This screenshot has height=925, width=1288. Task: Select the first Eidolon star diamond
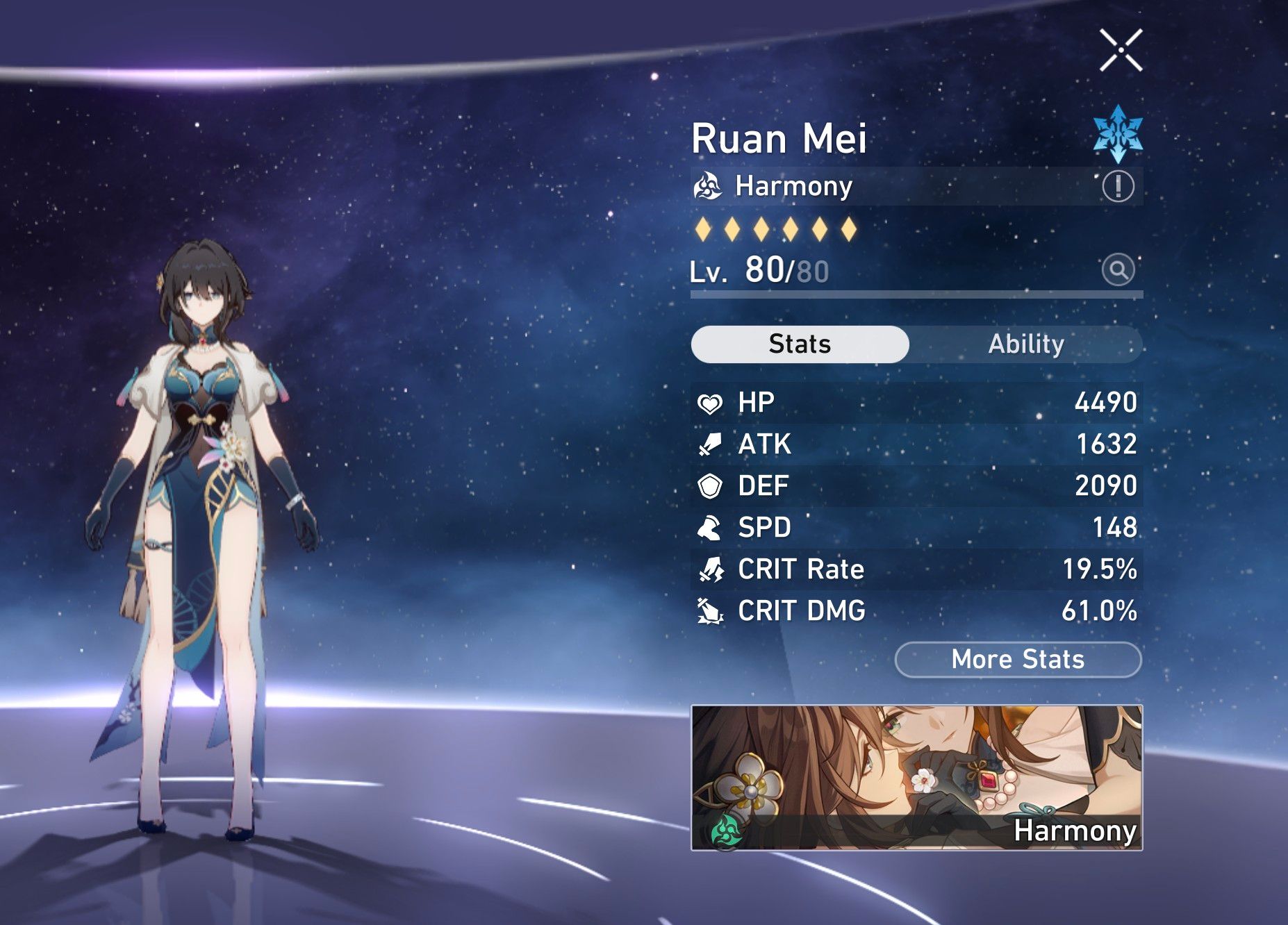point(704,229)
